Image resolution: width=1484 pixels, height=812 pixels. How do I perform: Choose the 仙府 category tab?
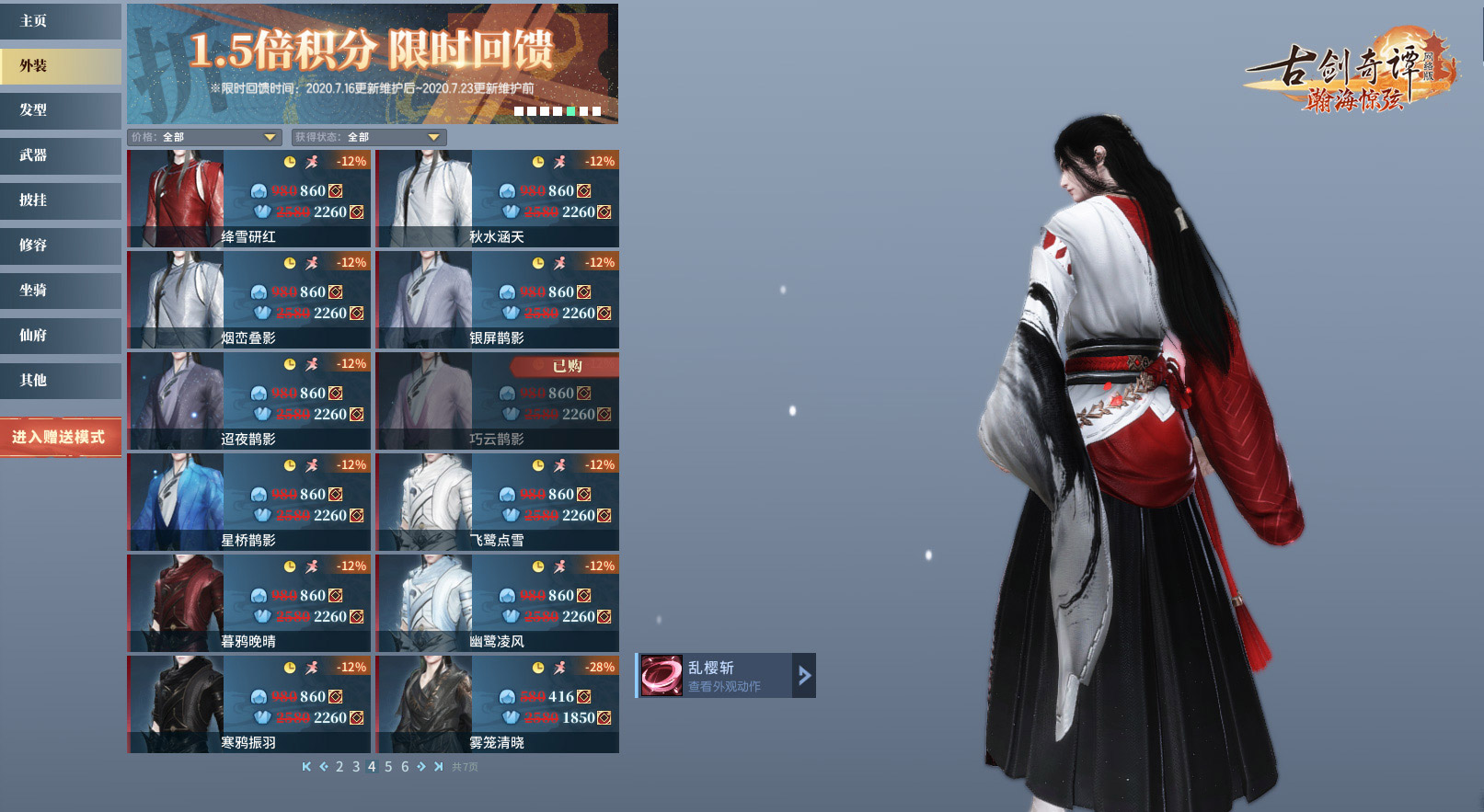pos(60,336)
